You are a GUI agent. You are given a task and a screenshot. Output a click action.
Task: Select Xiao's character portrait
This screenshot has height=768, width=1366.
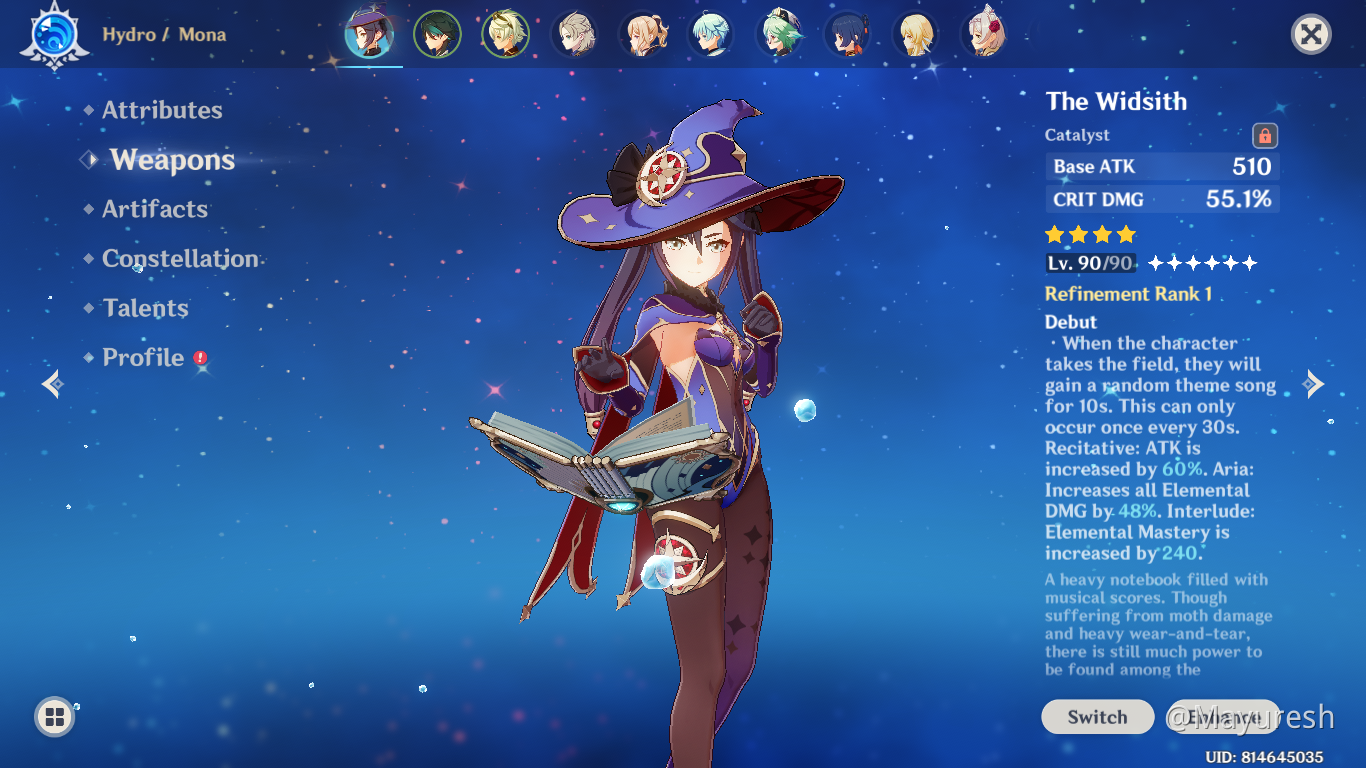[437, 33]
